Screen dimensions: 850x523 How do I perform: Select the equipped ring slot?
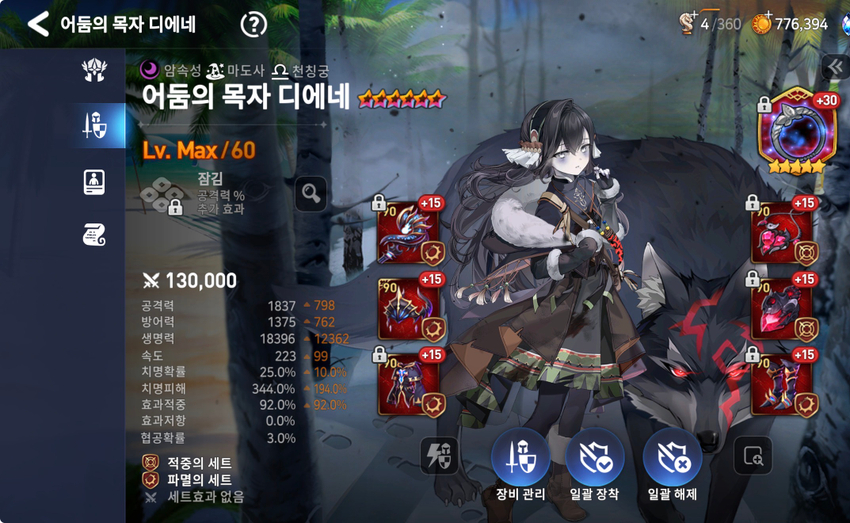point(783,308)
